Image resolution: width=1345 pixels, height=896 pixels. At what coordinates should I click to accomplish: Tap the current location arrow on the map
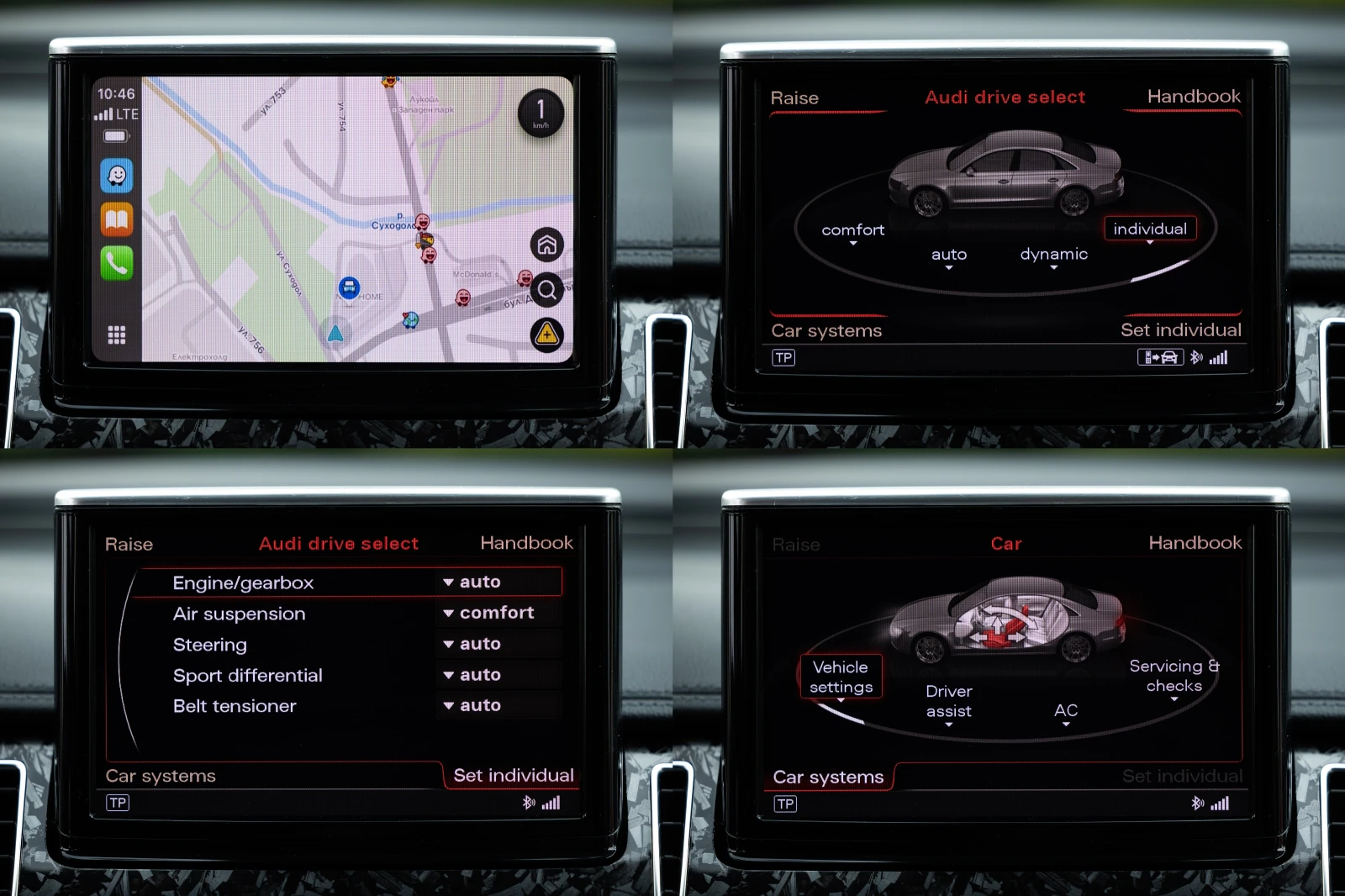pyautogui.click(x=335, y=331)
